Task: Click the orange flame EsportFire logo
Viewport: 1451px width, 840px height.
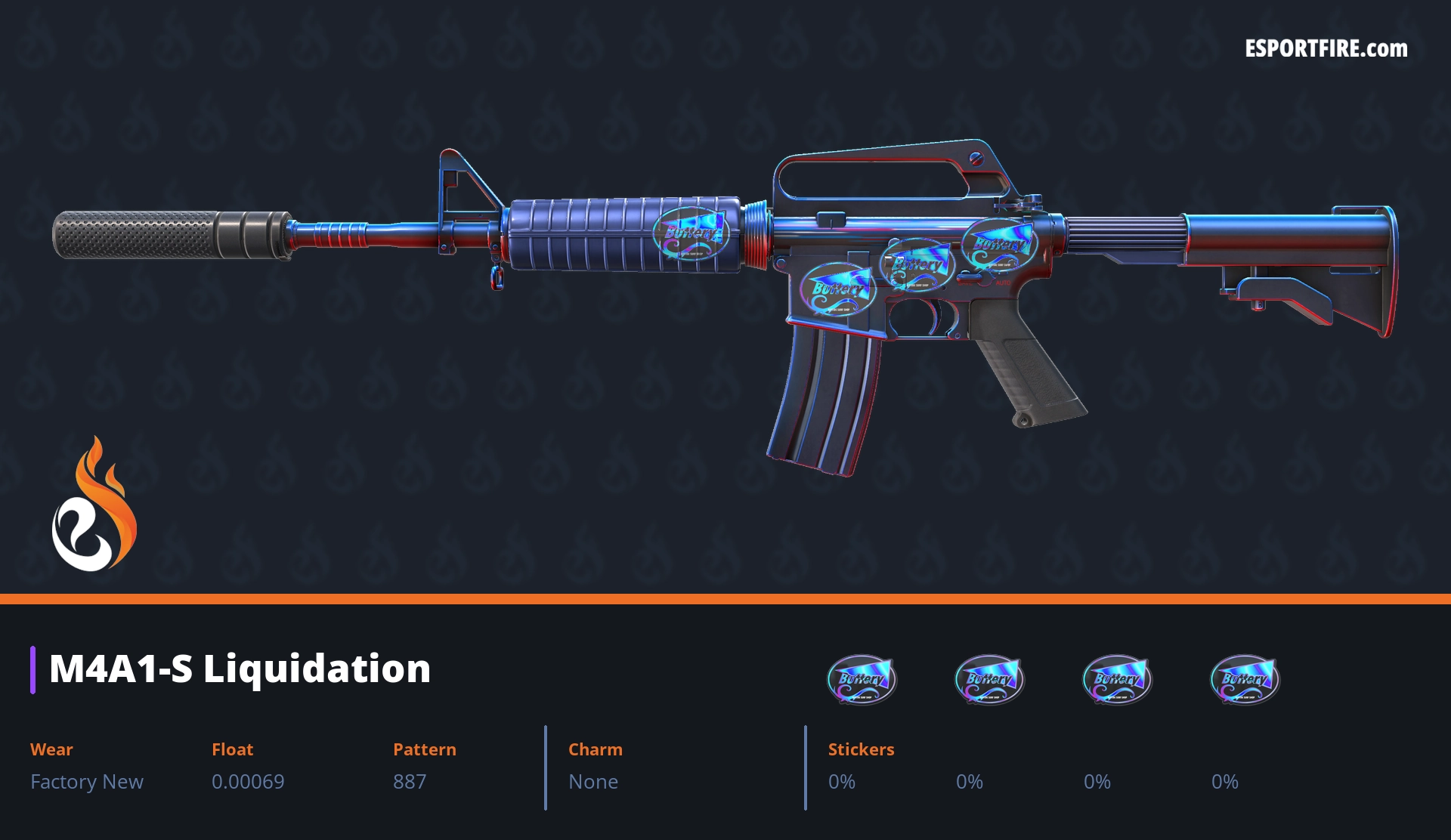Action: coord(94,505)
